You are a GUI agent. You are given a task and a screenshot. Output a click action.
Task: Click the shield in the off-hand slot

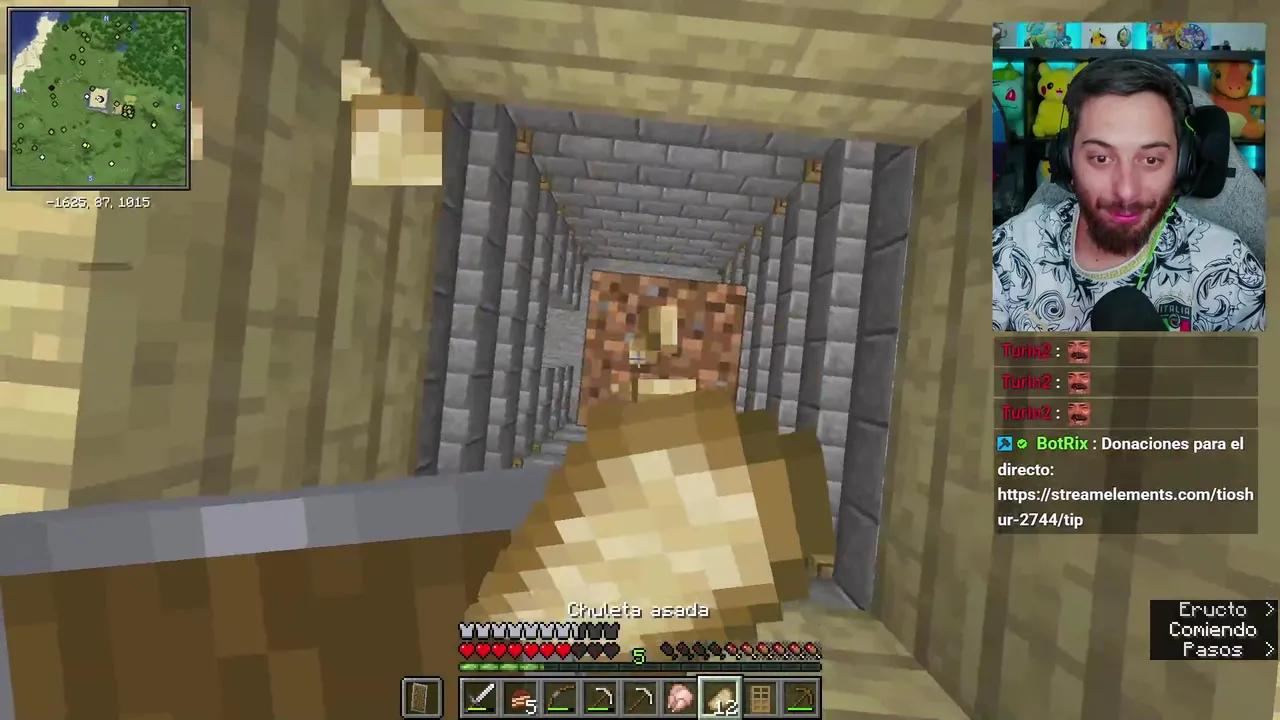point(420,697)
